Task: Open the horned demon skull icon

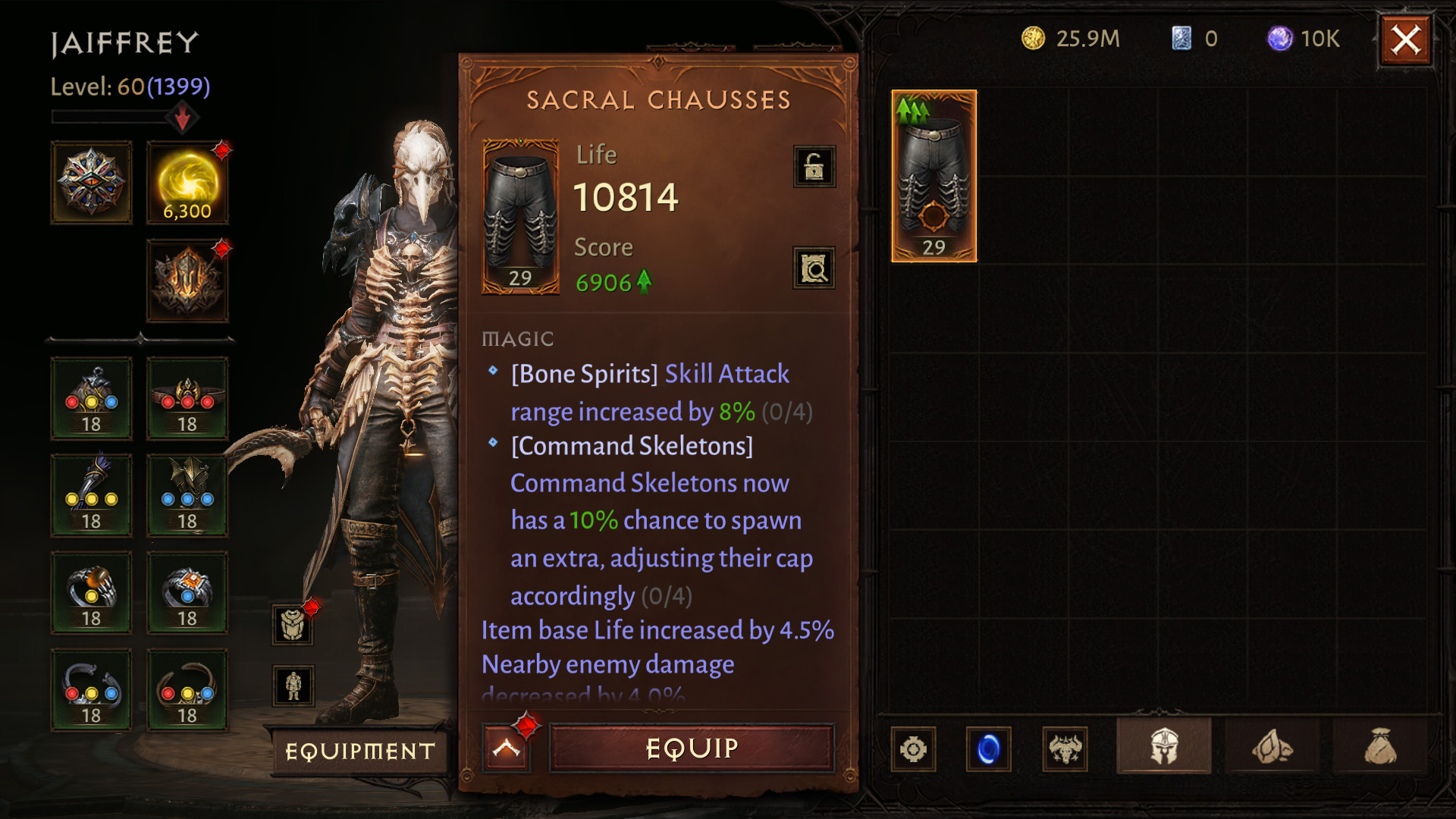Action: pyautogui.click(x=1065, y=749)
